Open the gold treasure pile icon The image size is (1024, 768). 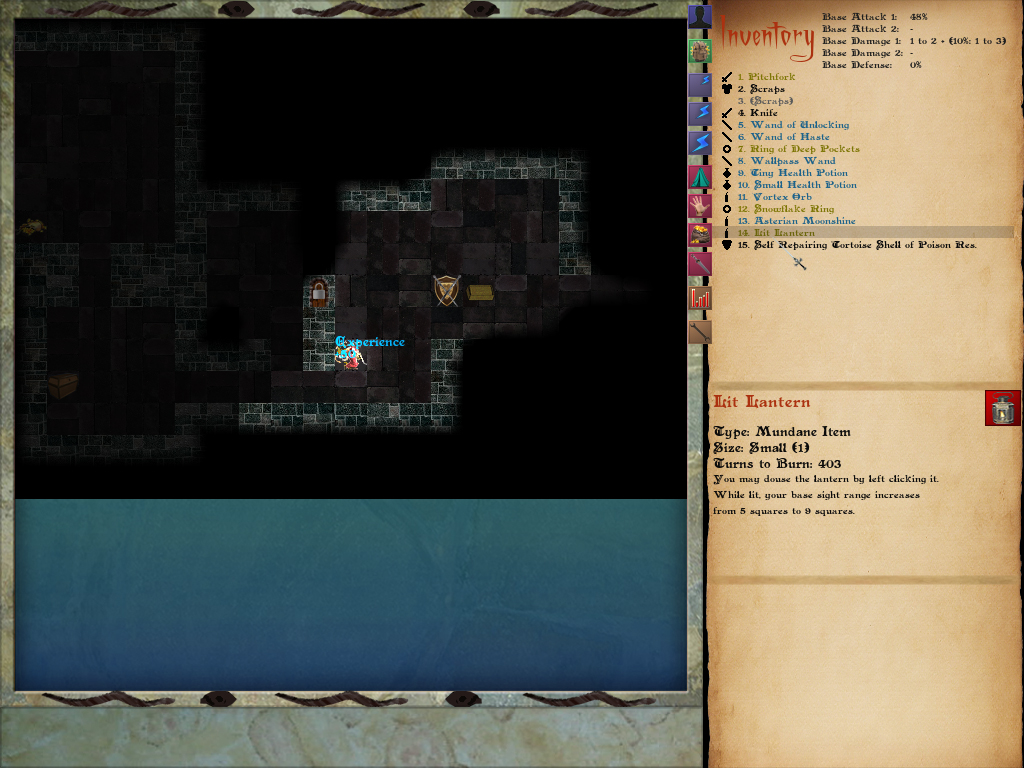(x=700, y=236)
